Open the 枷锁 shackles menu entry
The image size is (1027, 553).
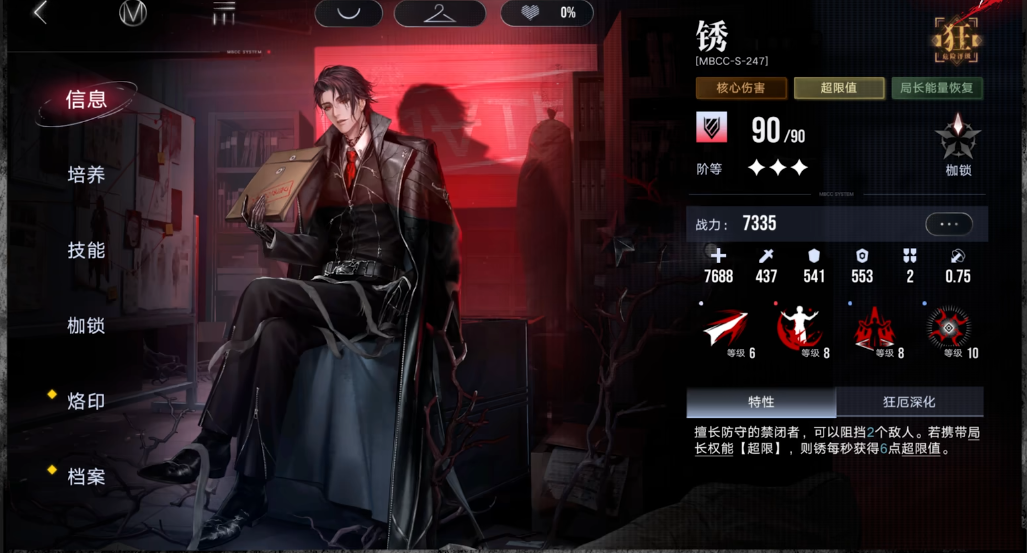(x=86, y=326)
